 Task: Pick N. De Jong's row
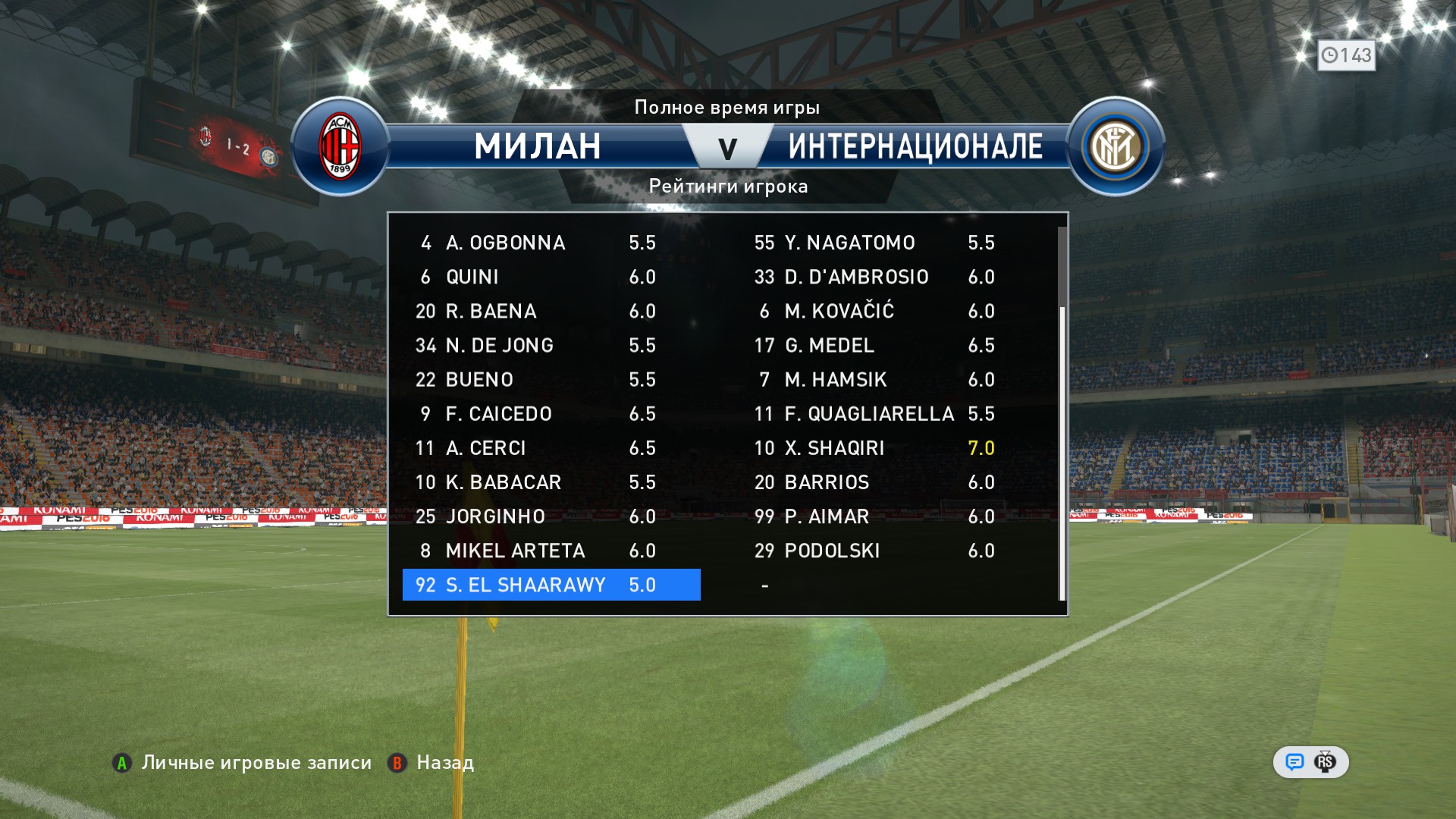(x=551, y=345)
